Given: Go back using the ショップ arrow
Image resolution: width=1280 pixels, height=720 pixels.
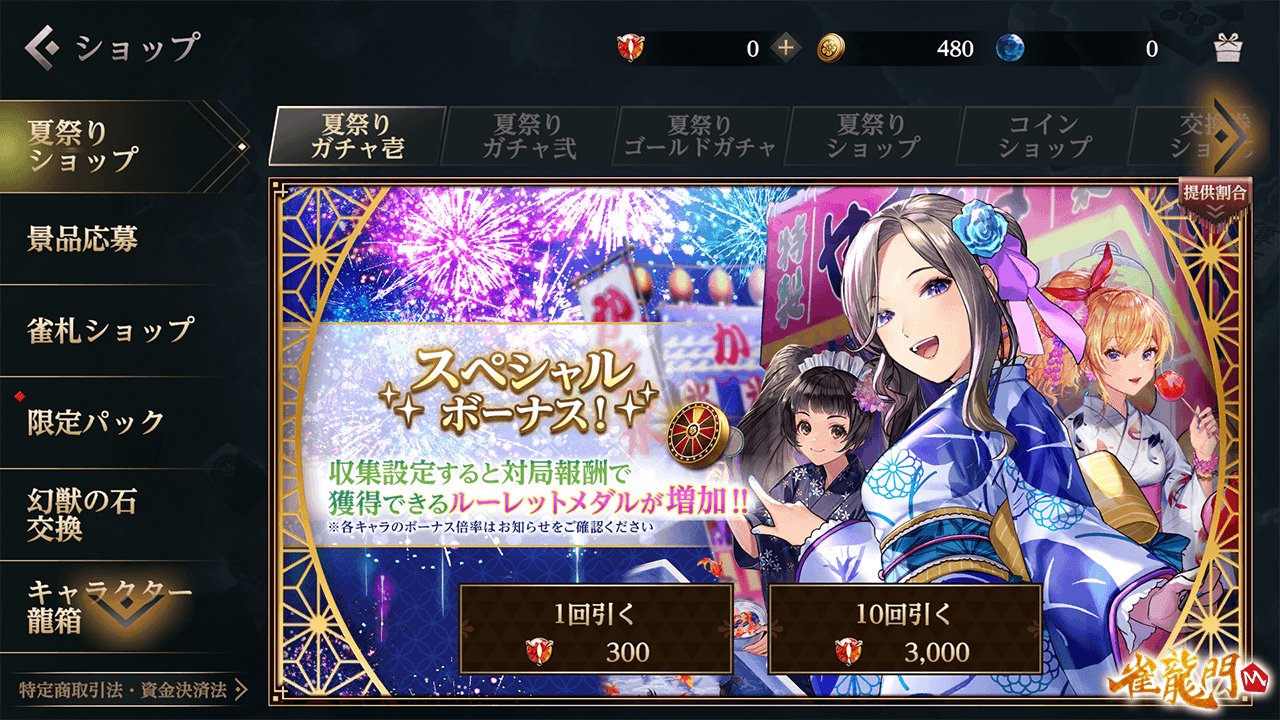Looking at the screenshot, I should pos(41,46).
